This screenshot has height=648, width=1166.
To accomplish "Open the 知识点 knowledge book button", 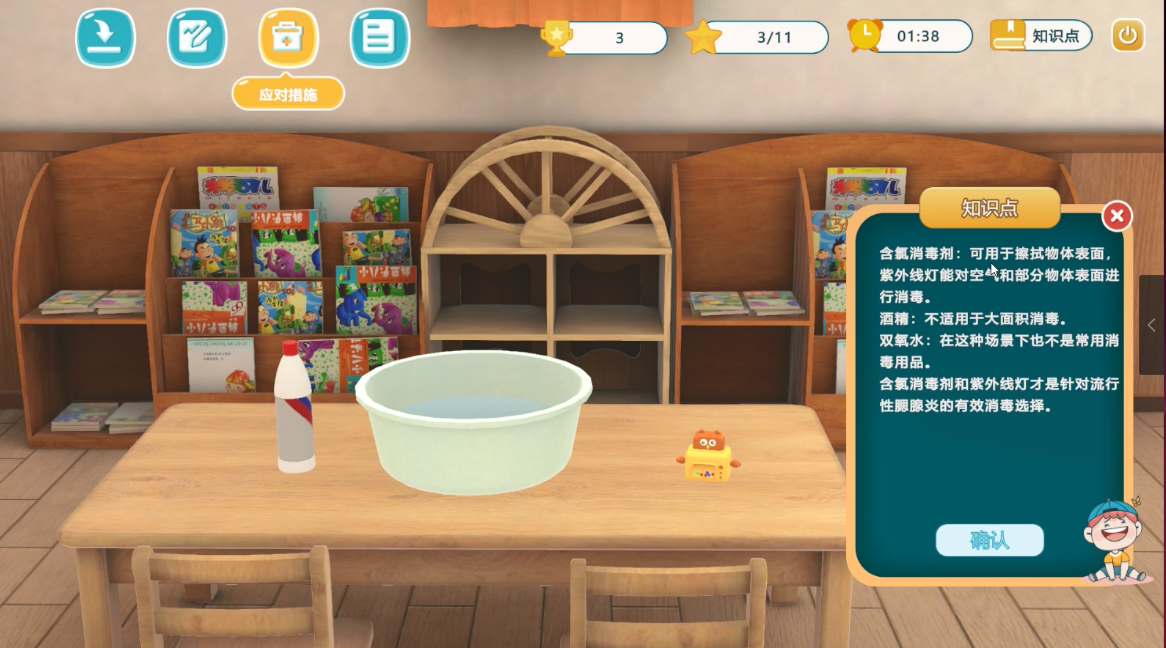I will click(x=1041, y=36).
